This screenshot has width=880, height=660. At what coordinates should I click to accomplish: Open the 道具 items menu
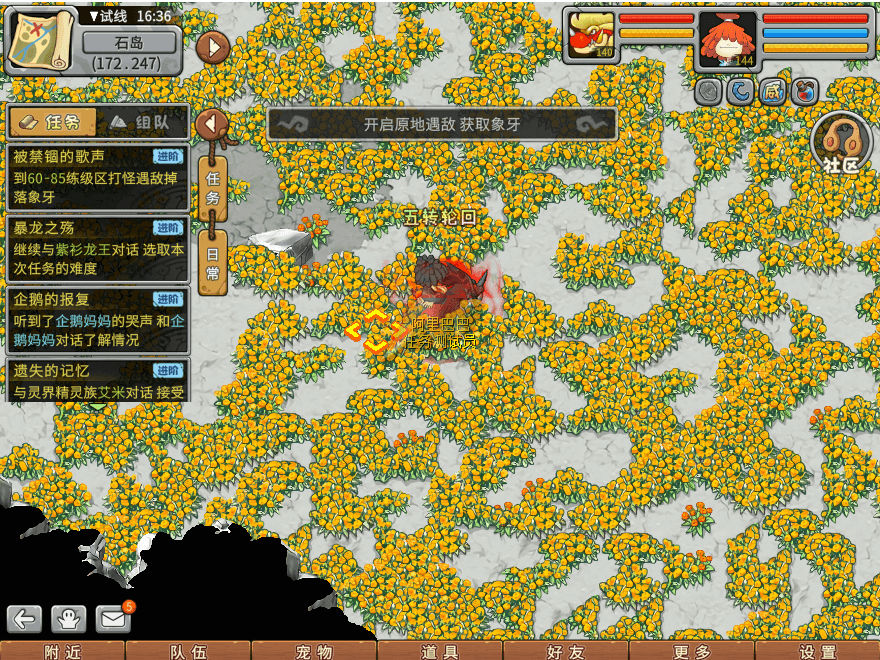click(440, 651)
